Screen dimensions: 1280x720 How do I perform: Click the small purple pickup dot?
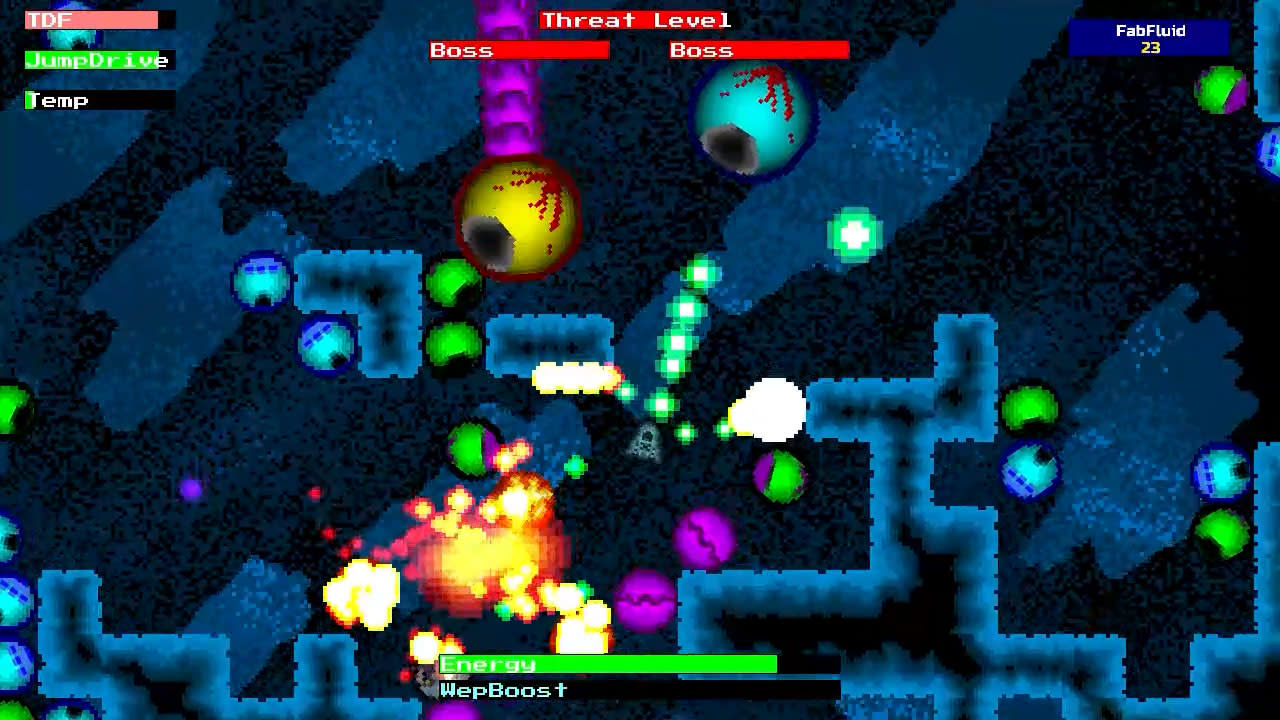click(x=190, y=489)
